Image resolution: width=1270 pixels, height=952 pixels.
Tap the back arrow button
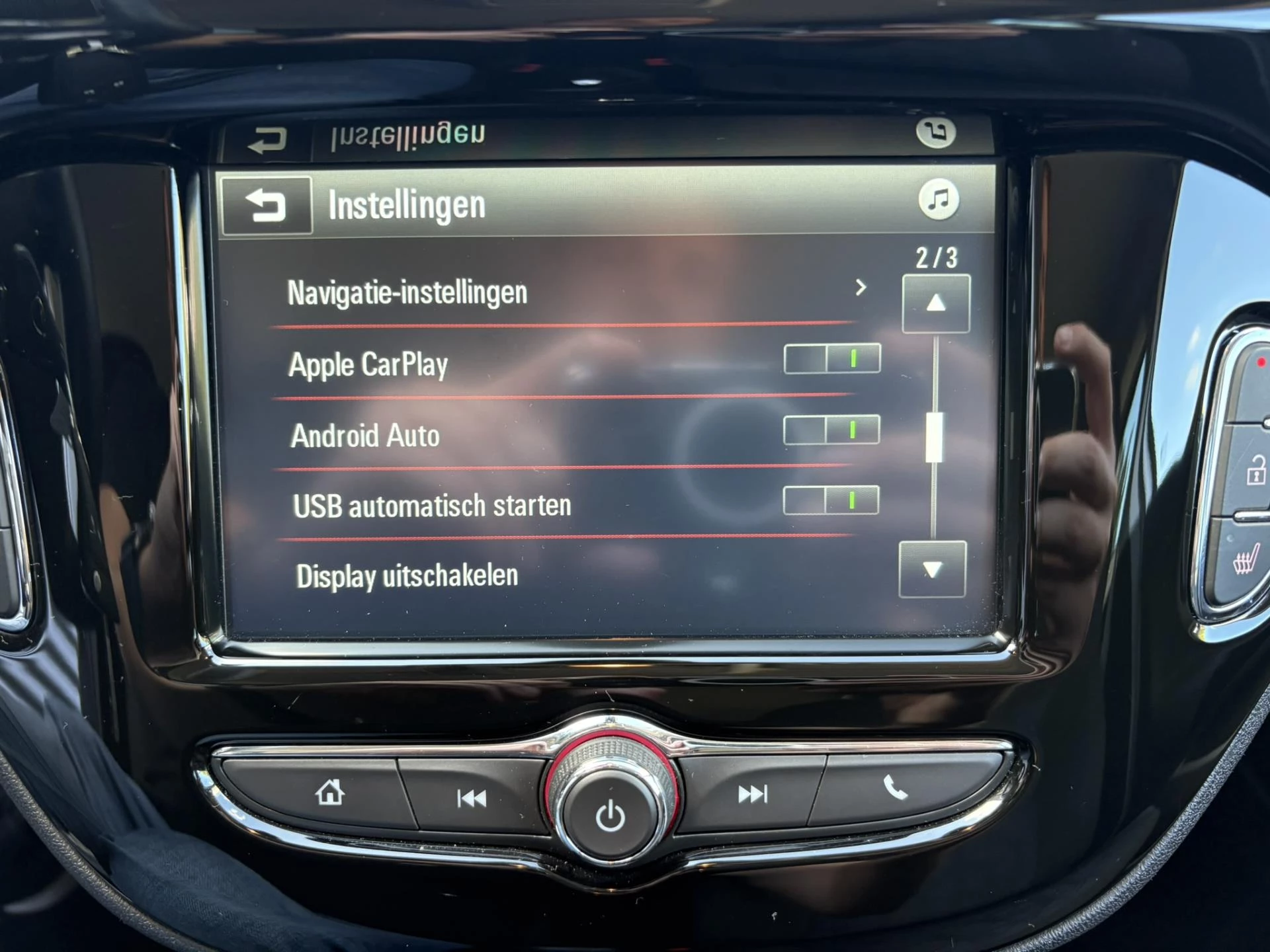coord(267,206)
